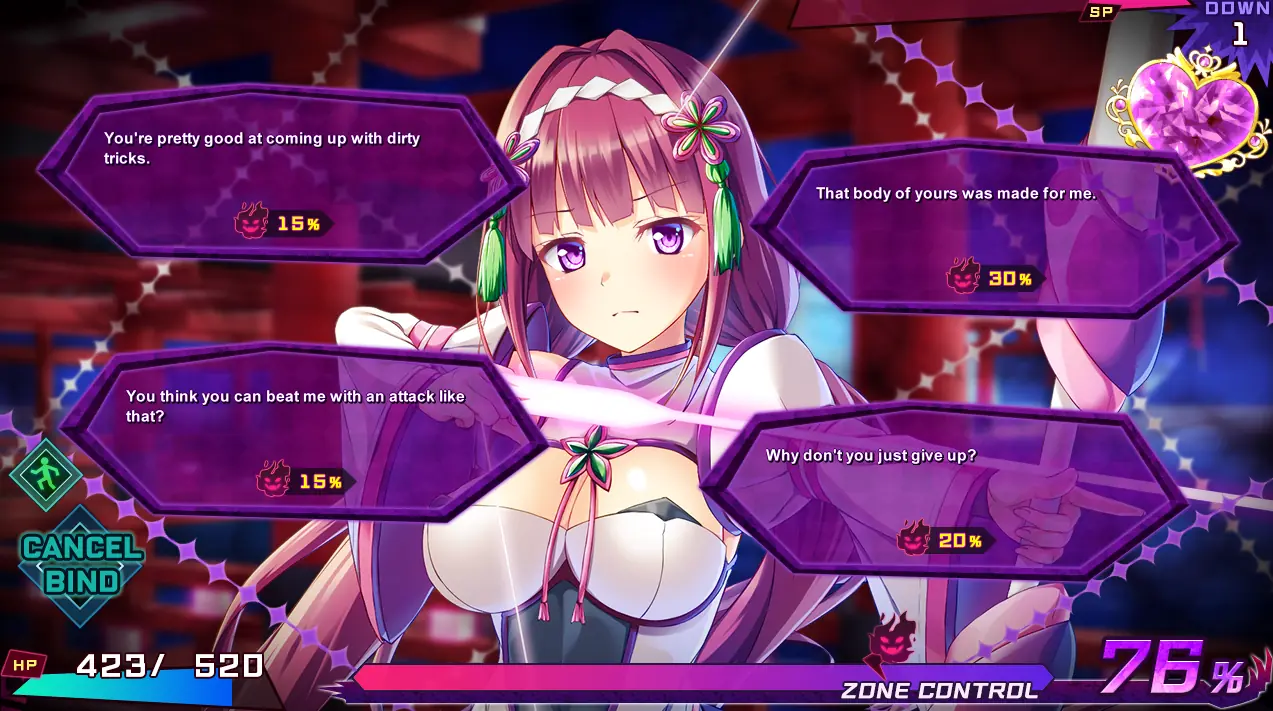Image resolution: width=1273 pixels, height=711 pixels.
Task: Activate the Cancel Bind button
Action: [x=81, y=564]
